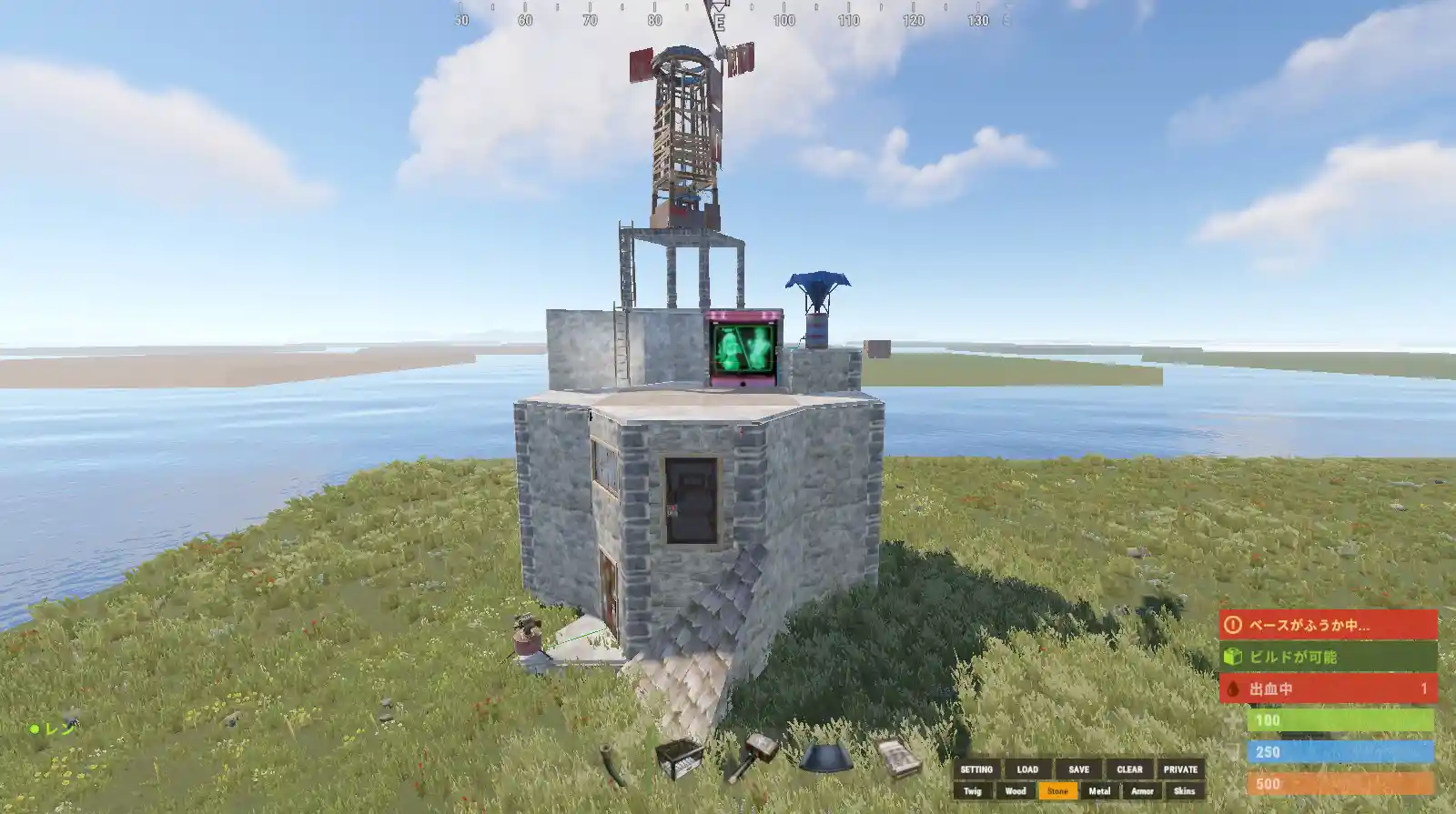Click the green status dot beside レン
The height and width of the screenshot is (814, 1456).
[35, 728]
